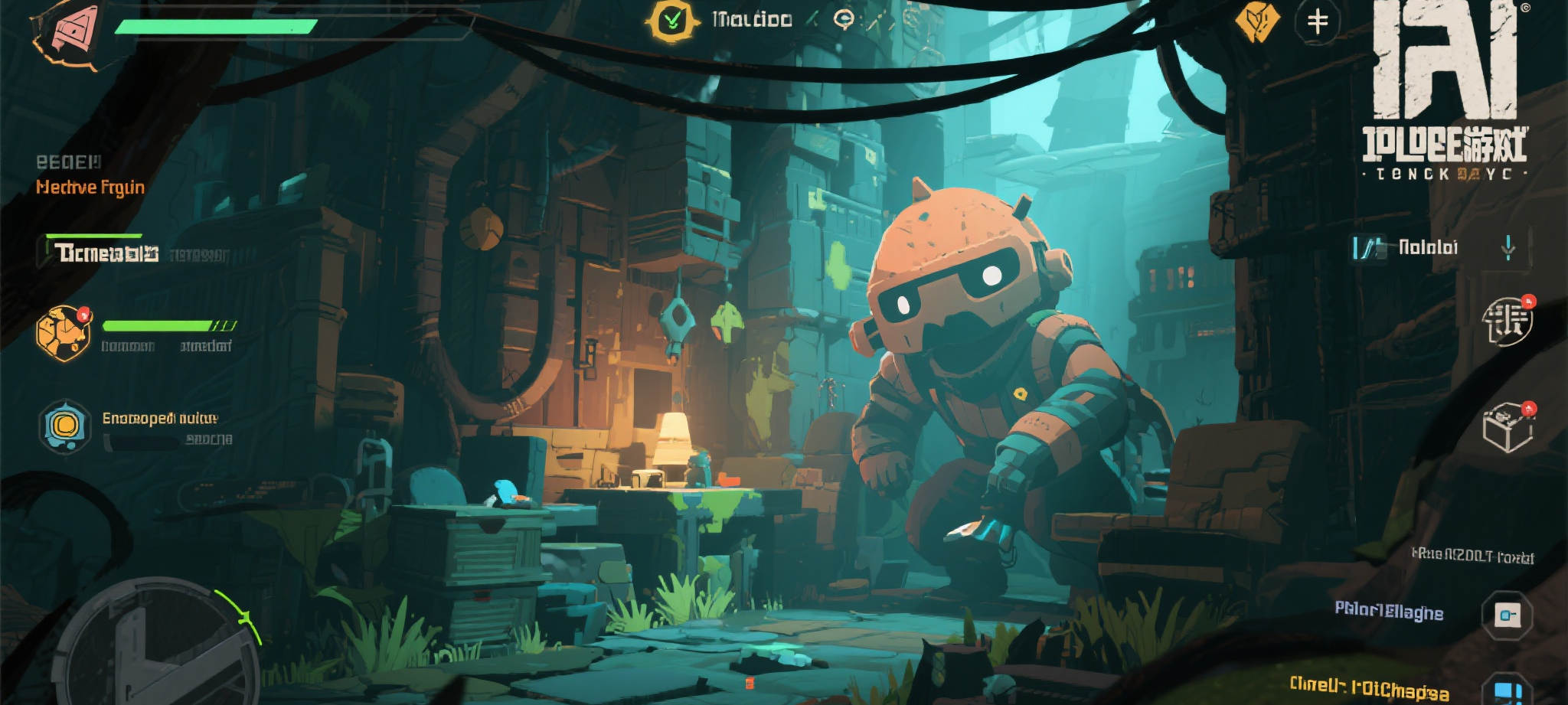Image resolution: width=1568 pixels, height=705 pixels.
Task: Select the Ticmeaolo header tab
Action: [x=106, y=253]
